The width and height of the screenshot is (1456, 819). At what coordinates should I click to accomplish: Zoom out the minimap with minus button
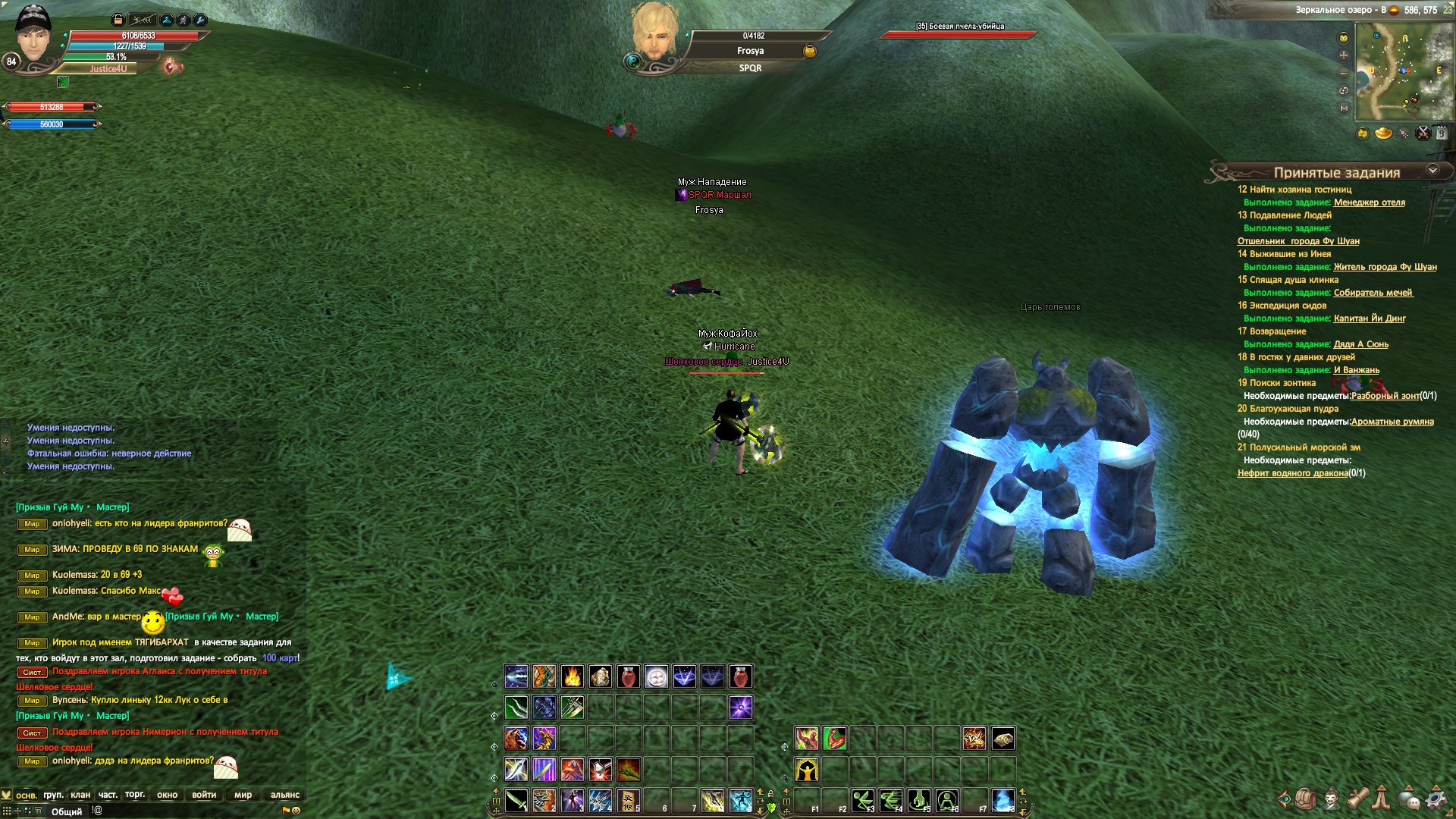(x=1344, y=74)
